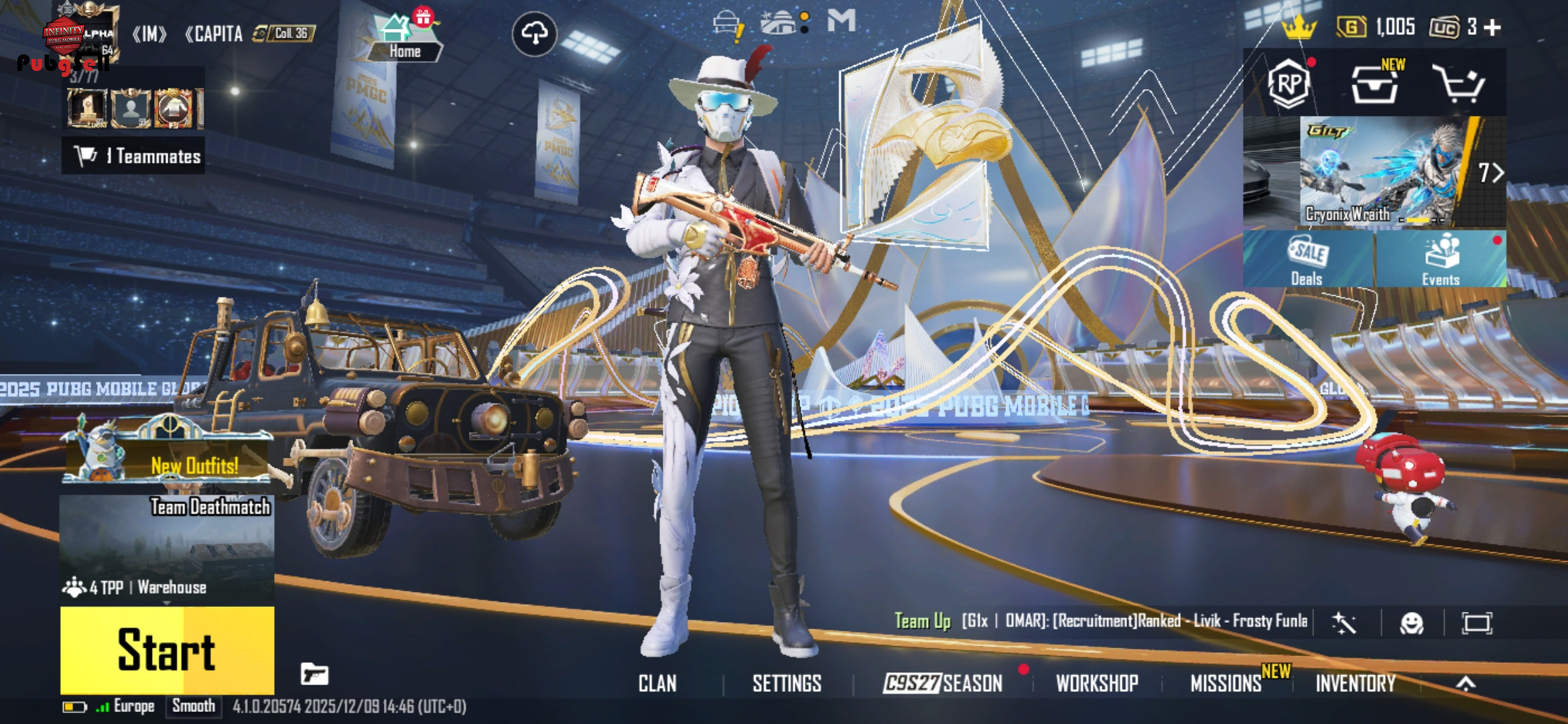The width and height of the screenshot is (1568, 724).
Task: Open the Inventory
Action: pos(1356,683)
